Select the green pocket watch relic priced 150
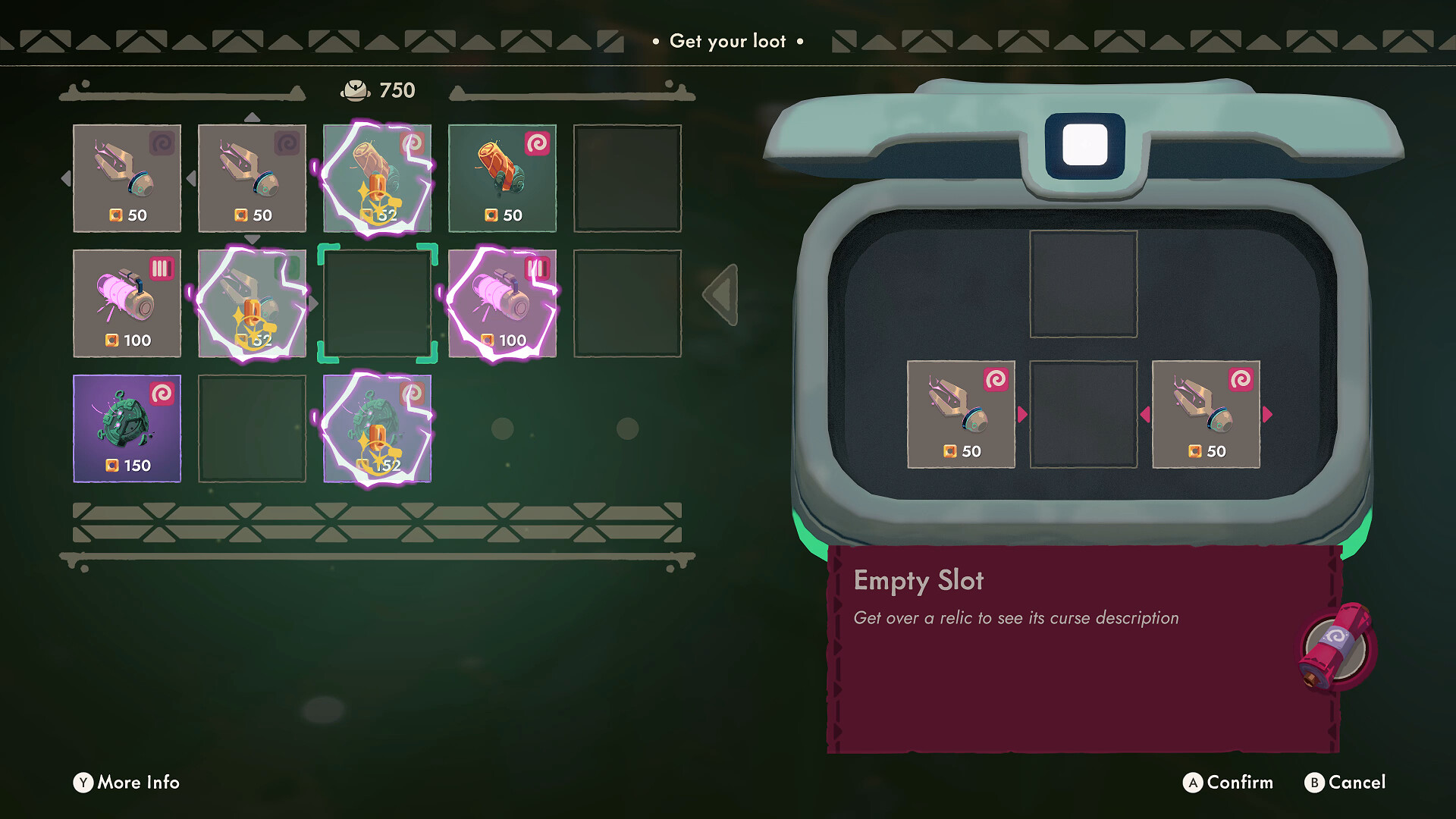This screenshot has height=819, width=1456. tap(127, 428)
